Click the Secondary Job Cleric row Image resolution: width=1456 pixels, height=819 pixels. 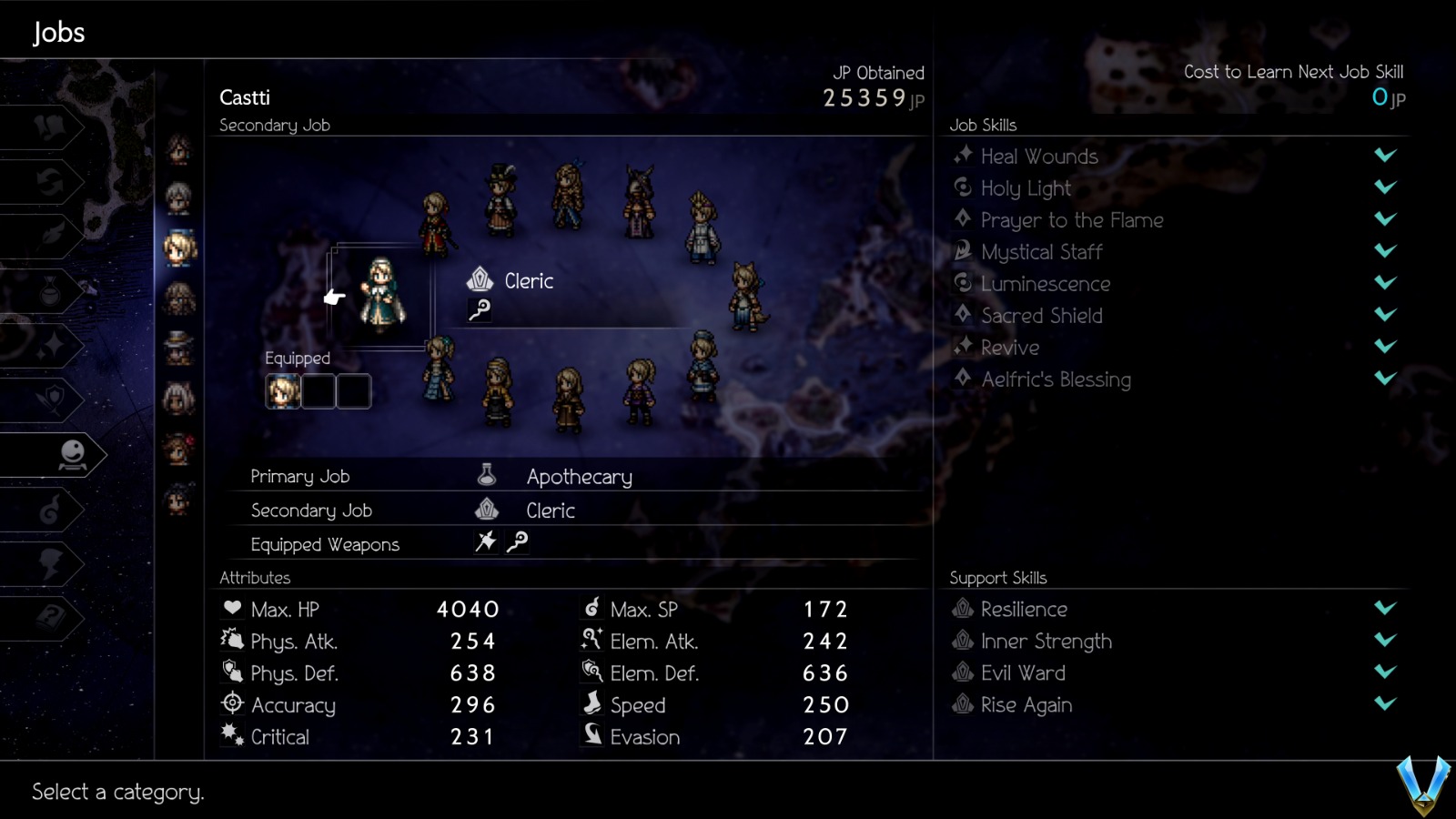(x=551, y=510)
